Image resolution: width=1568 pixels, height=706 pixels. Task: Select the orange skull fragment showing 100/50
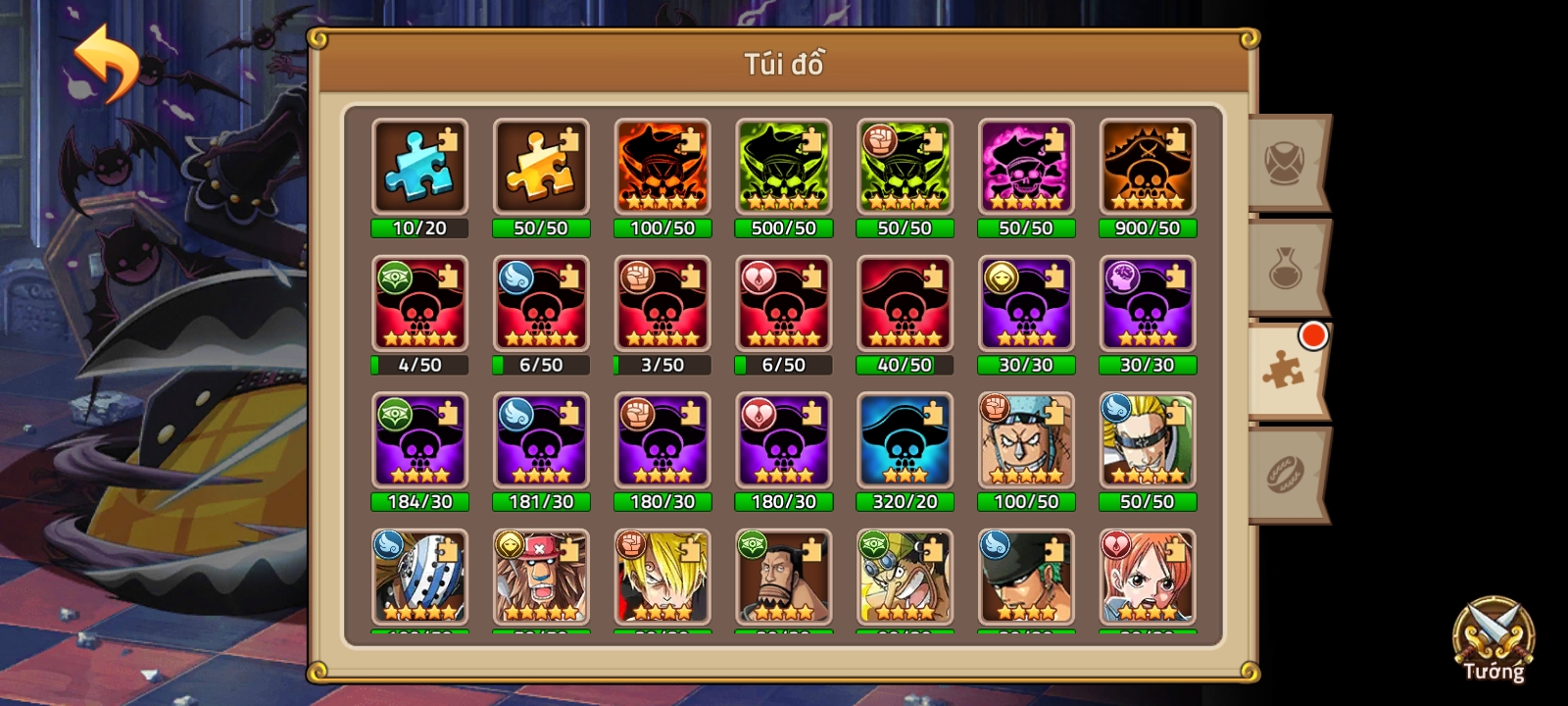(662, 169)
